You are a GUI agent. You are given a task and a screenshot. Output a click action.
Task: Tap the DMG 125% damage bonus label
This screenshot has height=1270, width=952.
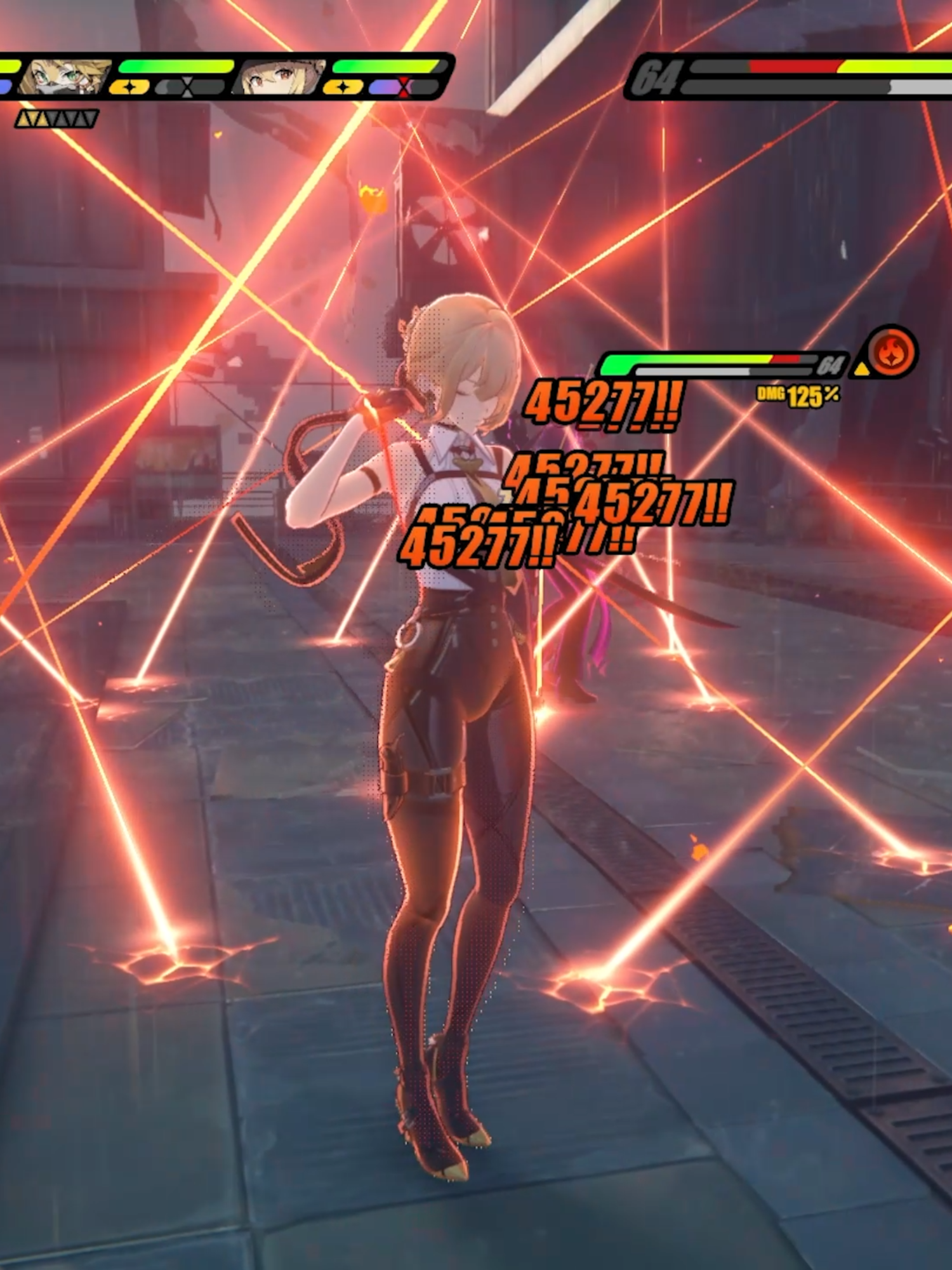point(797,395)
